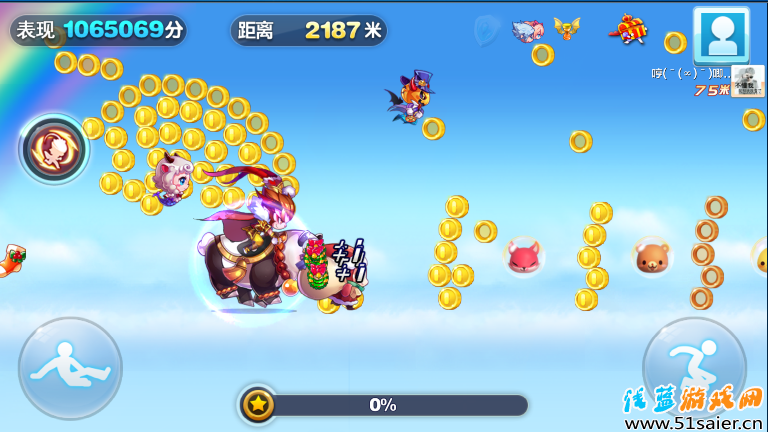768x432 pixels.
Task: Tap the slide action button
Action: pyautogui.click(x=70, y=368)
